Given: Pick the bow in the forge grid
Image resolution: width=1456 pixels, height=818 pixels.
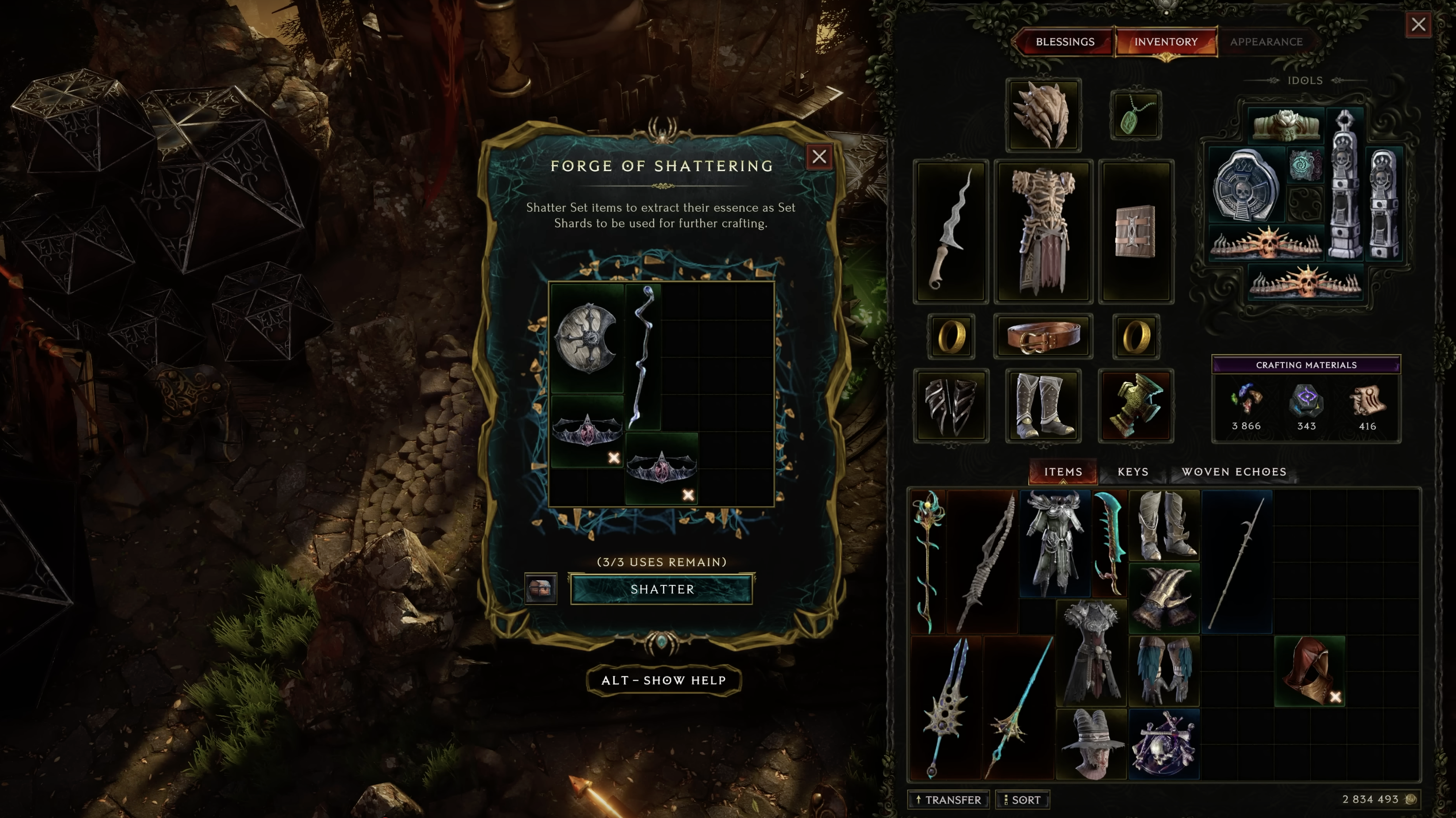Looking at the screenshot, I should [643, 356].
